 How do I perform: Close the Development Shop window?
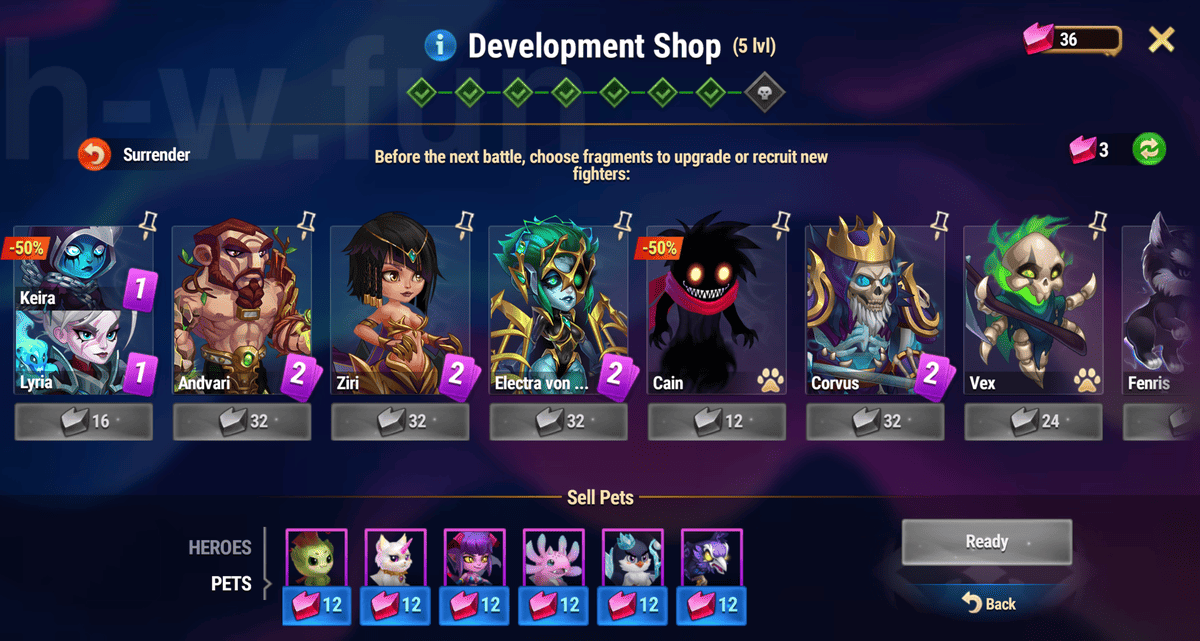point(1161,40)
